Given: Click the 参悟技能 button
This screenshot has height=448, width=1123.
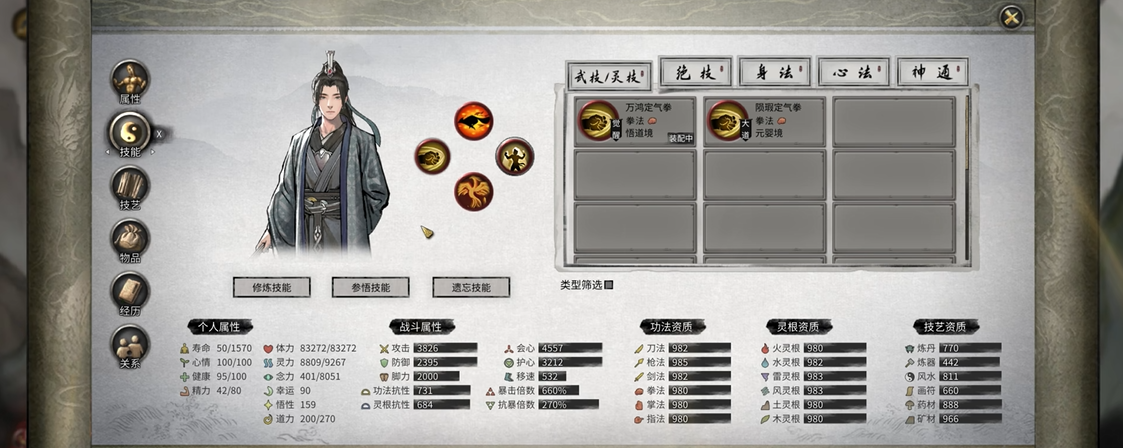Looking at the screenshot, I should tap(371, 287).
